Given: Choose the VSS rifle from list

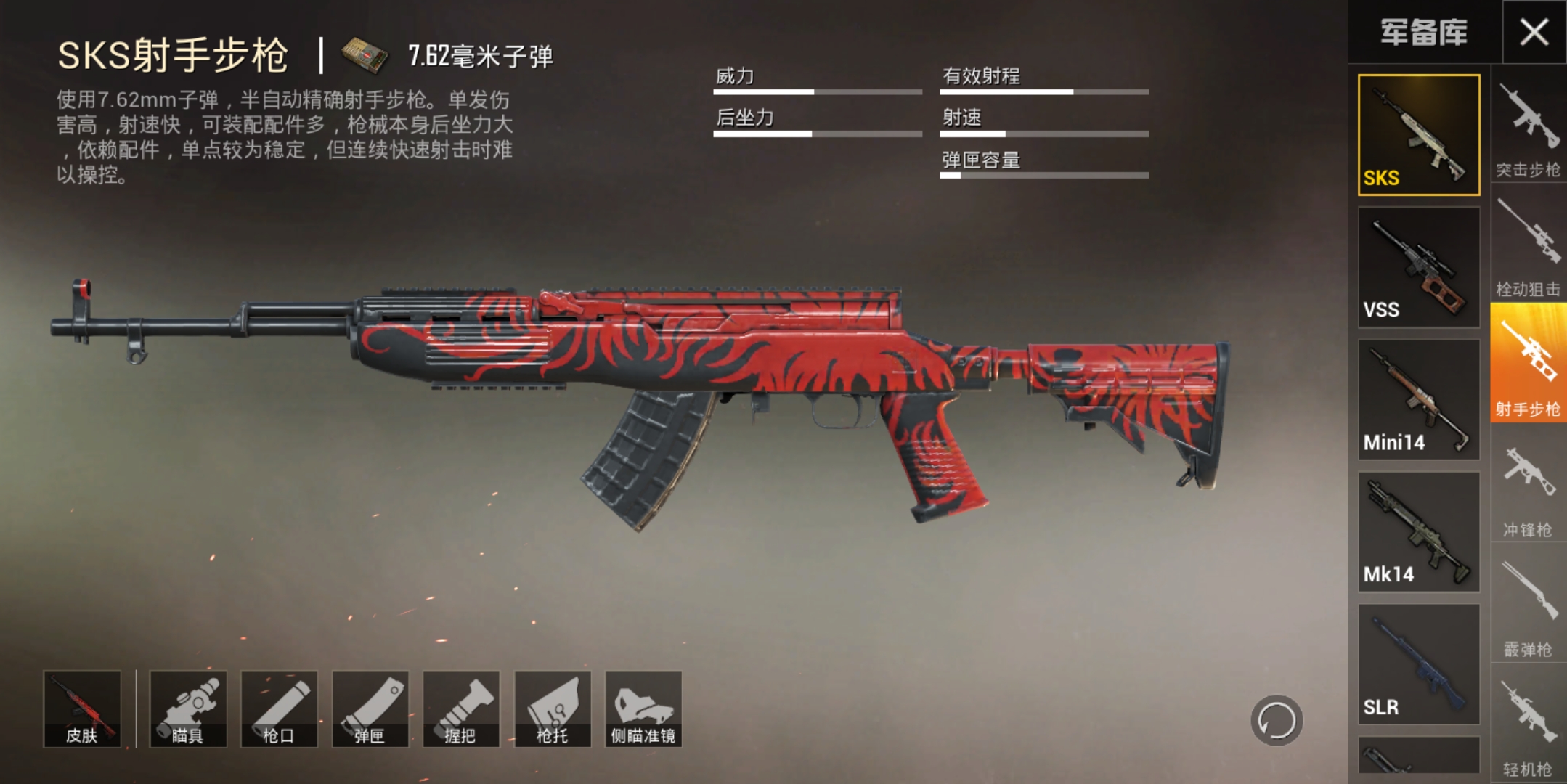Looking at the screenshot, I should coord(1418,267).
